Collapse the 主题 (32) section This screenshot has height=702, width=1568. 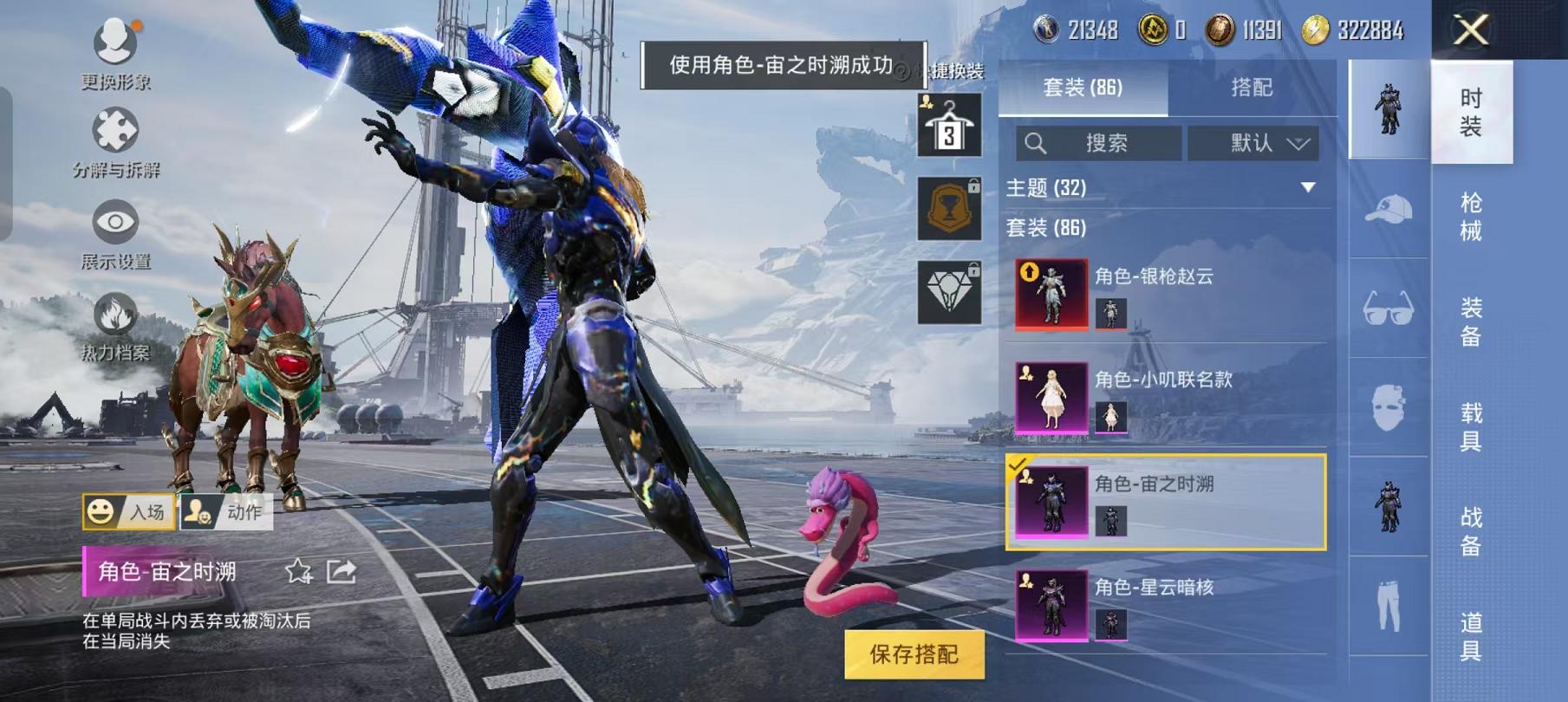(1310, 186)
